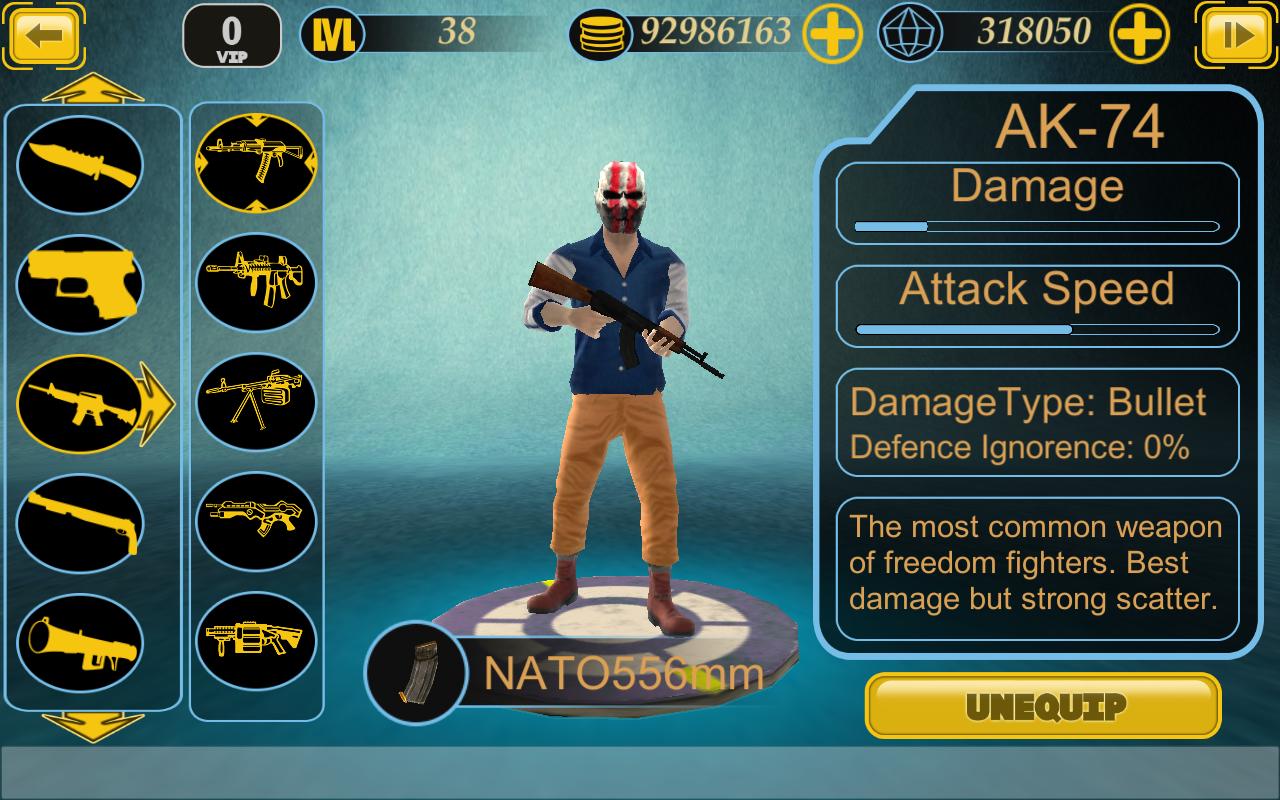Go back with the yellow arrow button

tap(42, 36)
